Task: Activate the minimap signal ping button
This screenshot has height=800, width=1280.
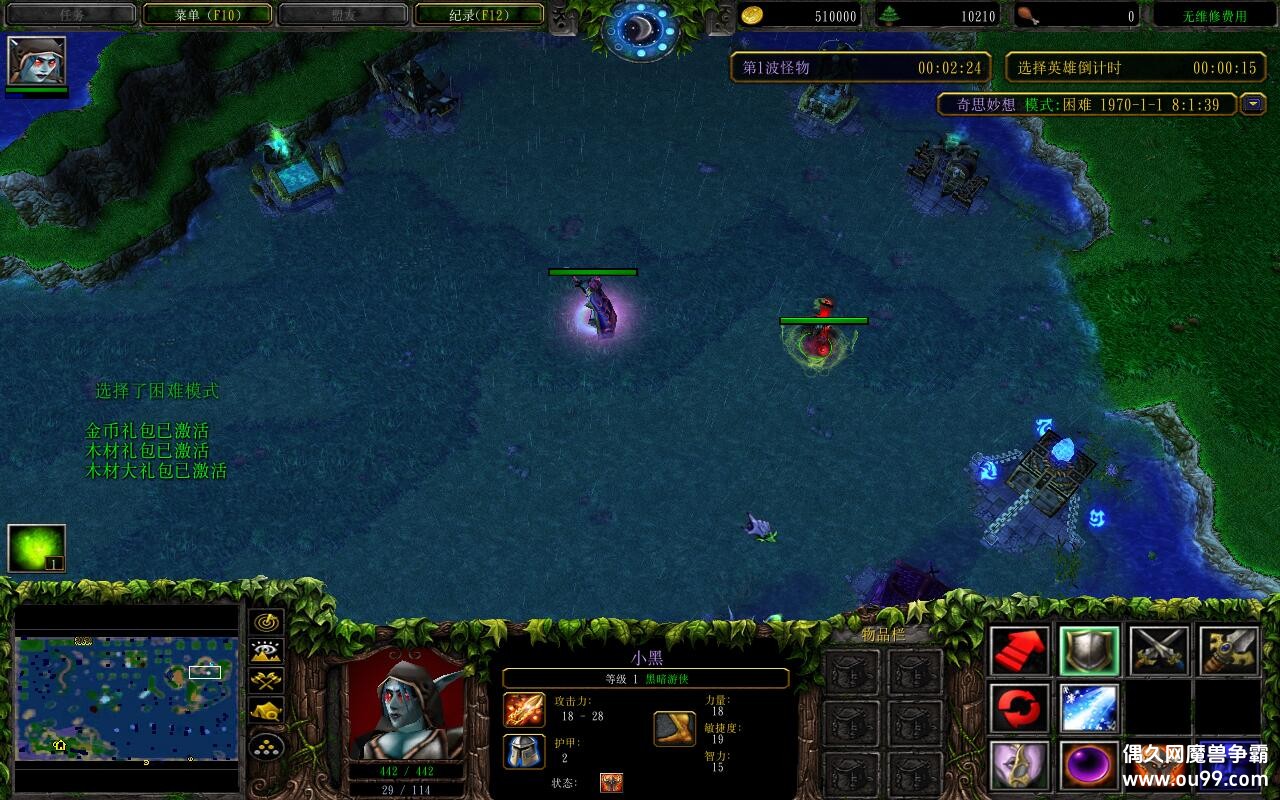Action: tap(267, 622)
